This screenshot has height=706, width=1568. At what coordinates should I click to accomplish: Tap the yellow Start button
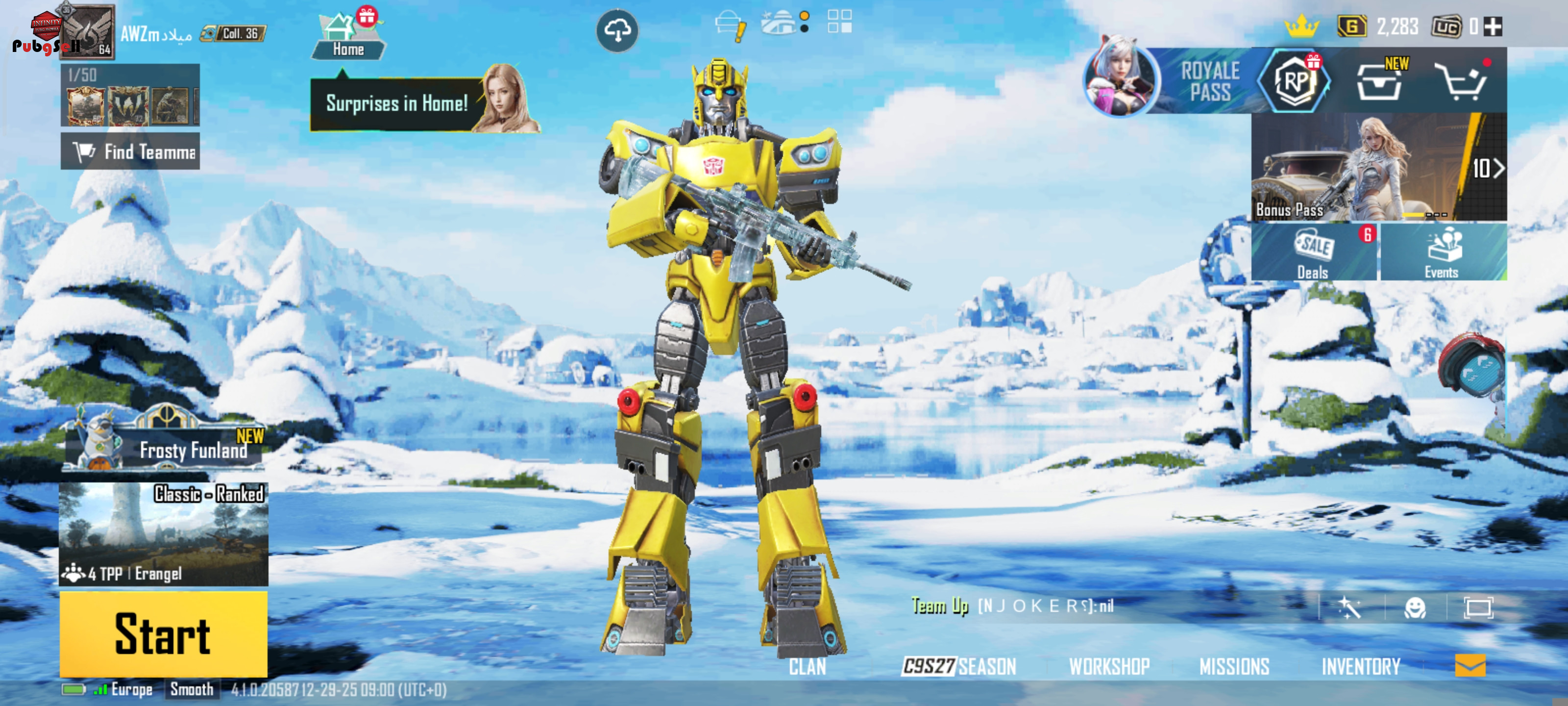point(163,633)
